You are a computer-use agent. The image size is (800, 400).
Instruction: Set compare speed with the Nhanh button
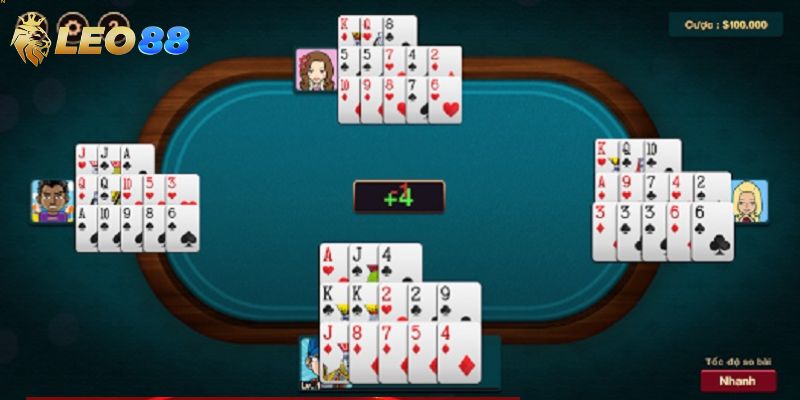tap(738, 380)
